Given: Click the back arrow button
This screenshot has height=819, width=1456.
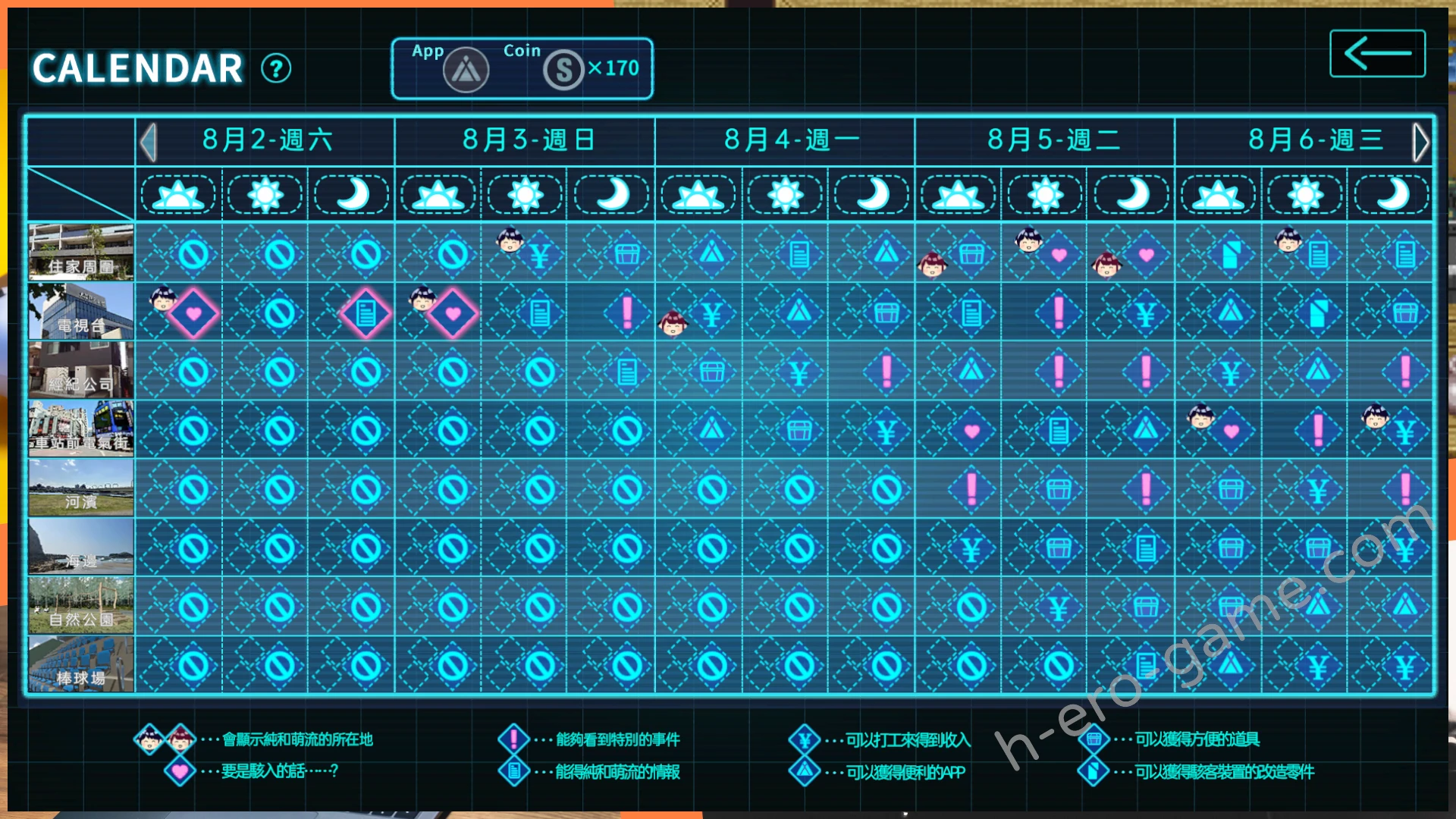Looking at the screenshot, I should (1377, 53).
